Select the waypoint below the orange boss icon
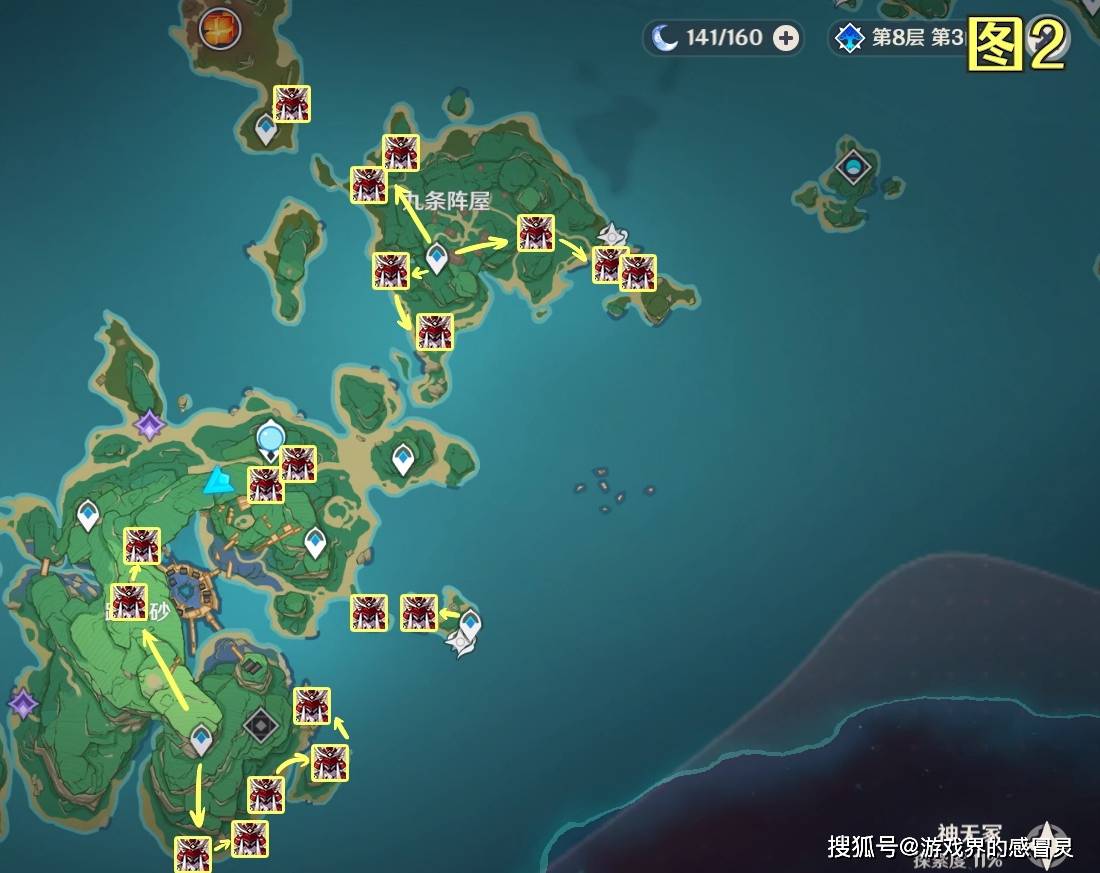Screen dimensions: 1100x873 click(x=266, y=129)
